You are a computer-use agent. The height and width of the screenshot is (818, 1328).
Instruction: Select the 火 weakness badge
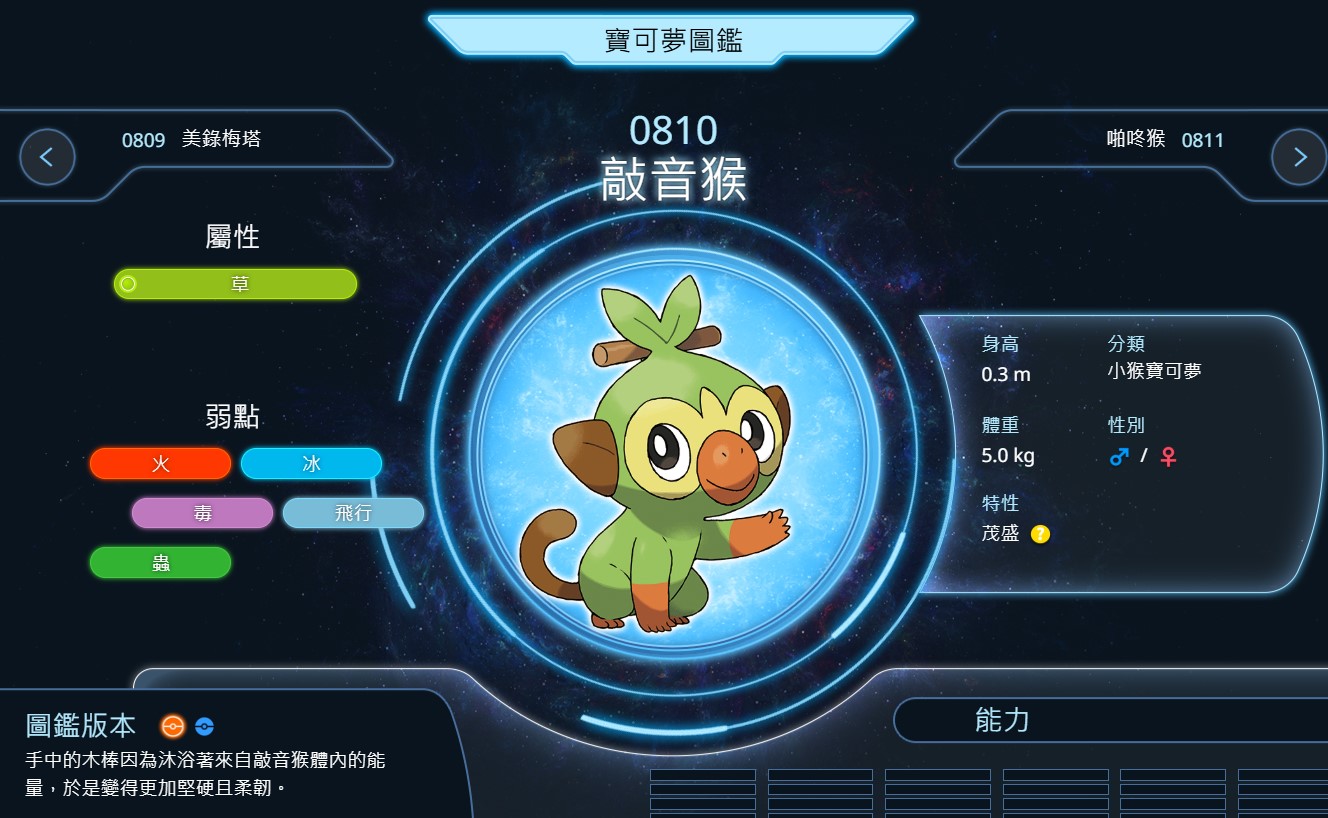coord(160,464)
